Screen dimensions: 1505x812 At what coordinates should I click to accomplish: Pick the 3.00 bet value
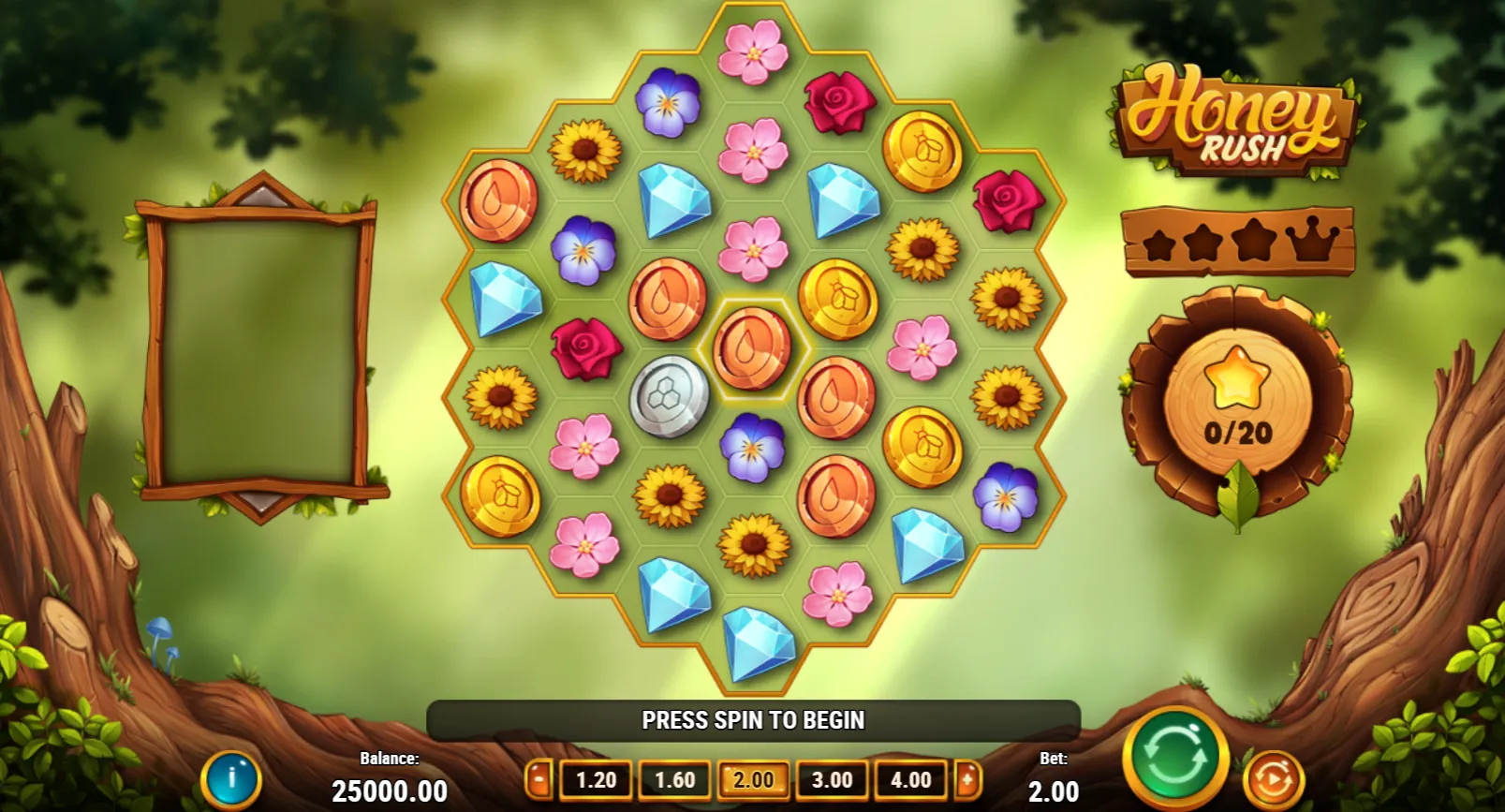832,780
